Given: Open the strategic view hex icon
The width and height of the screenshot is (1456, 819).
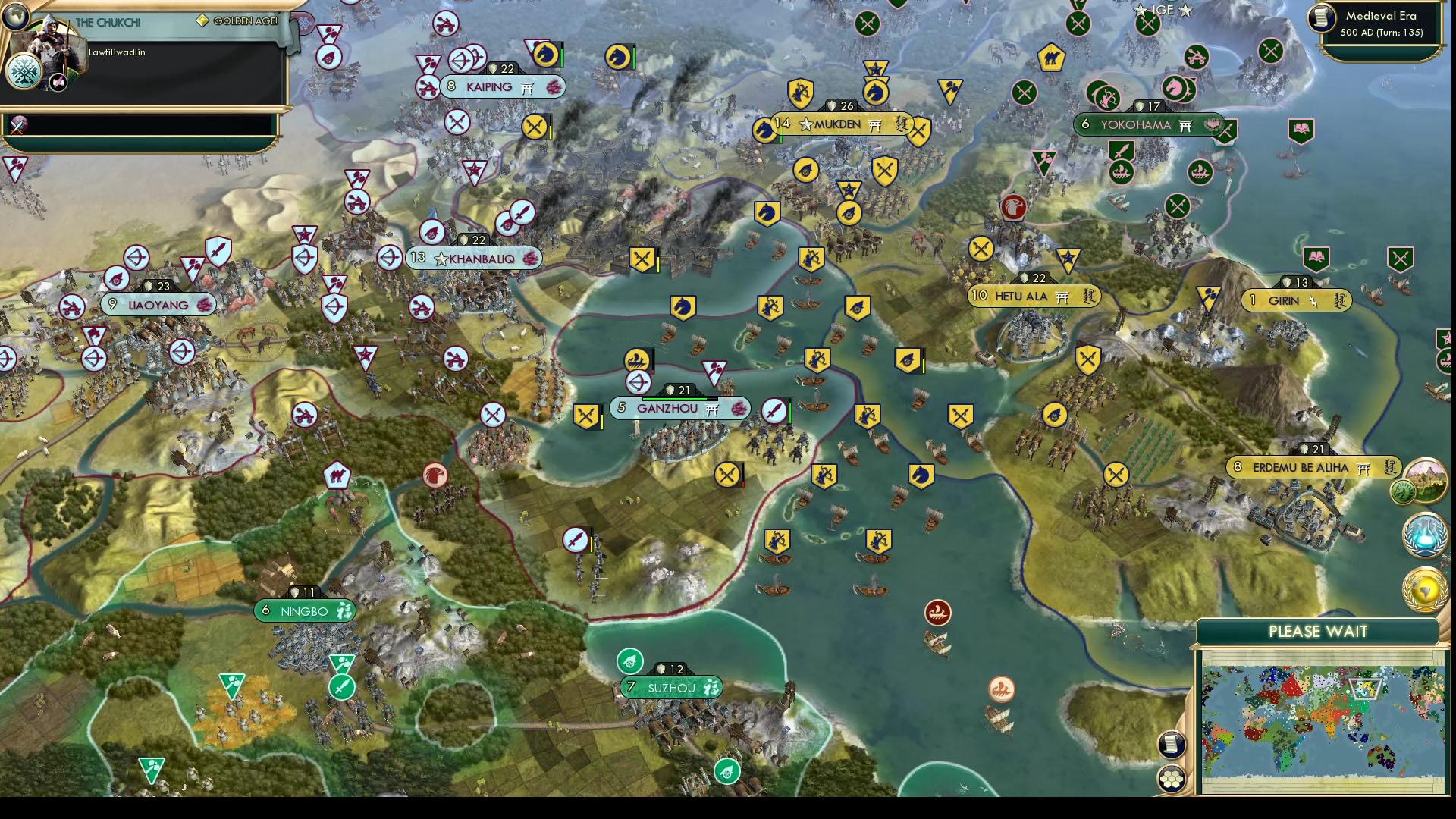Looking at the screenshot, I should tap(1173, 777).
